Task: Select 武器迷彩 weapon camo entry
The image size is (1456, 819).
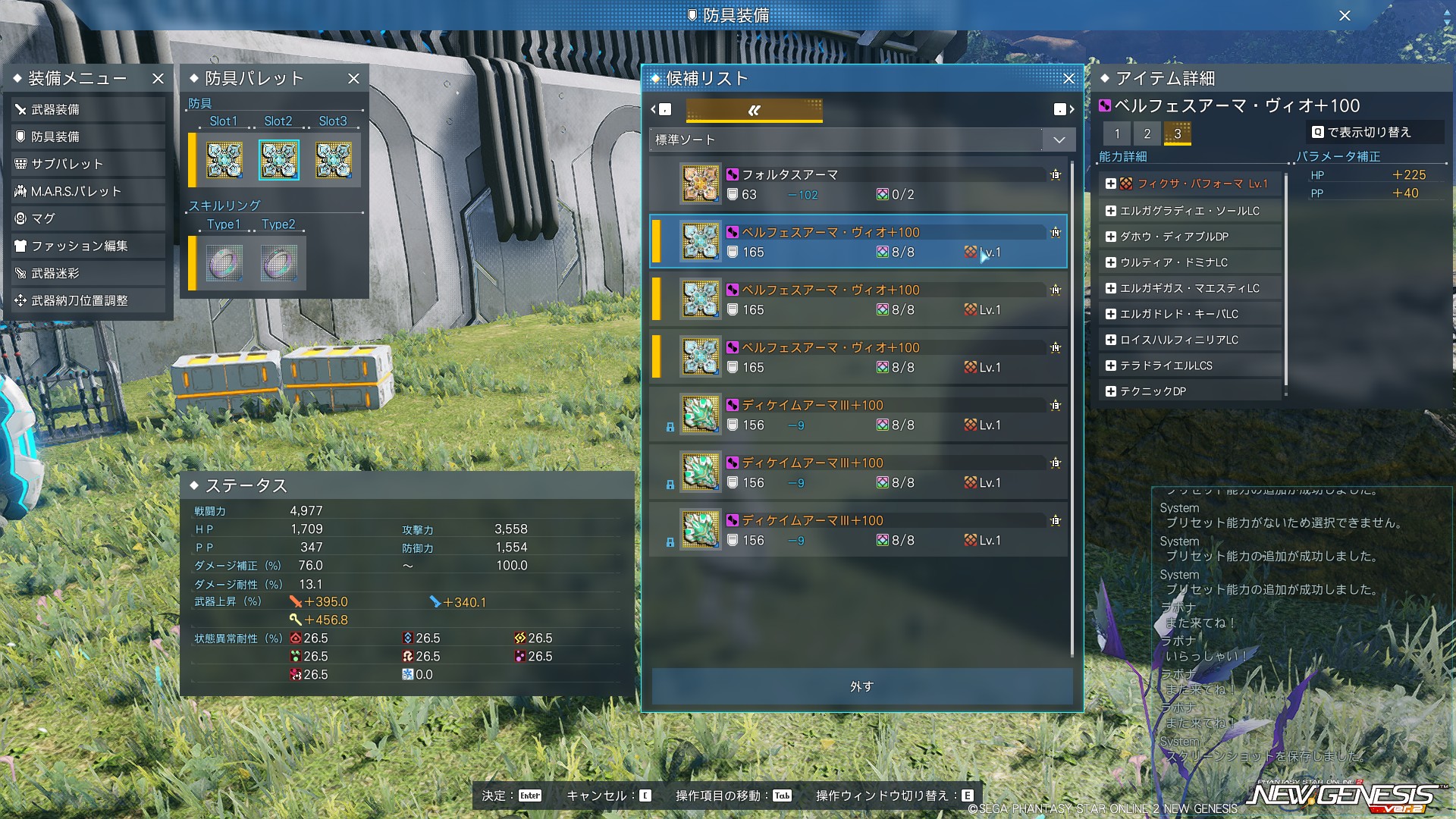Action: 87,273
